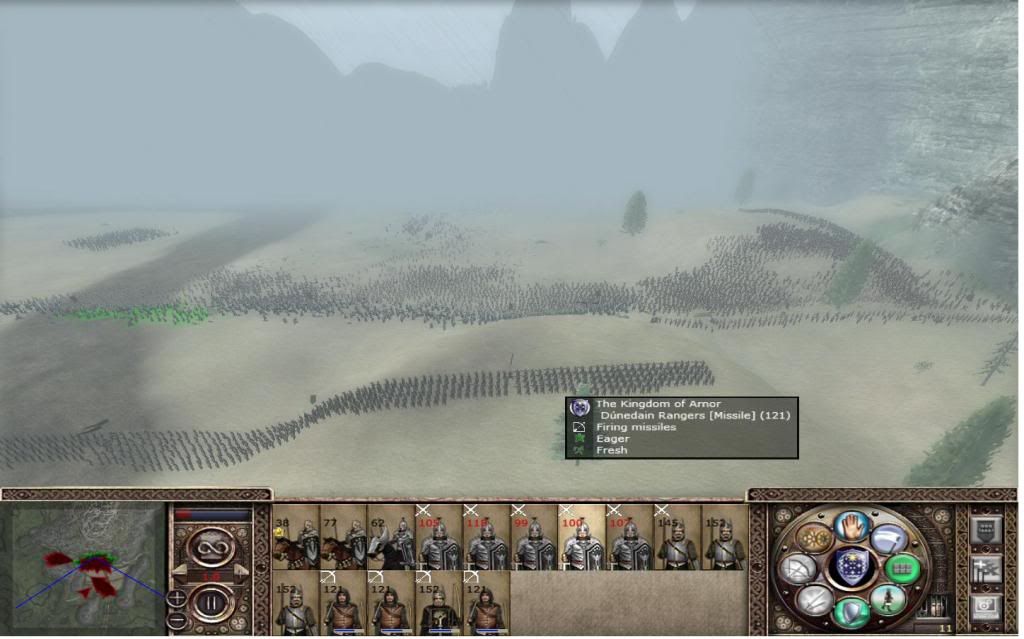The image size is (1024, 639).
Task: Zoom out the minimap with minus button
Action: (176, 619)
